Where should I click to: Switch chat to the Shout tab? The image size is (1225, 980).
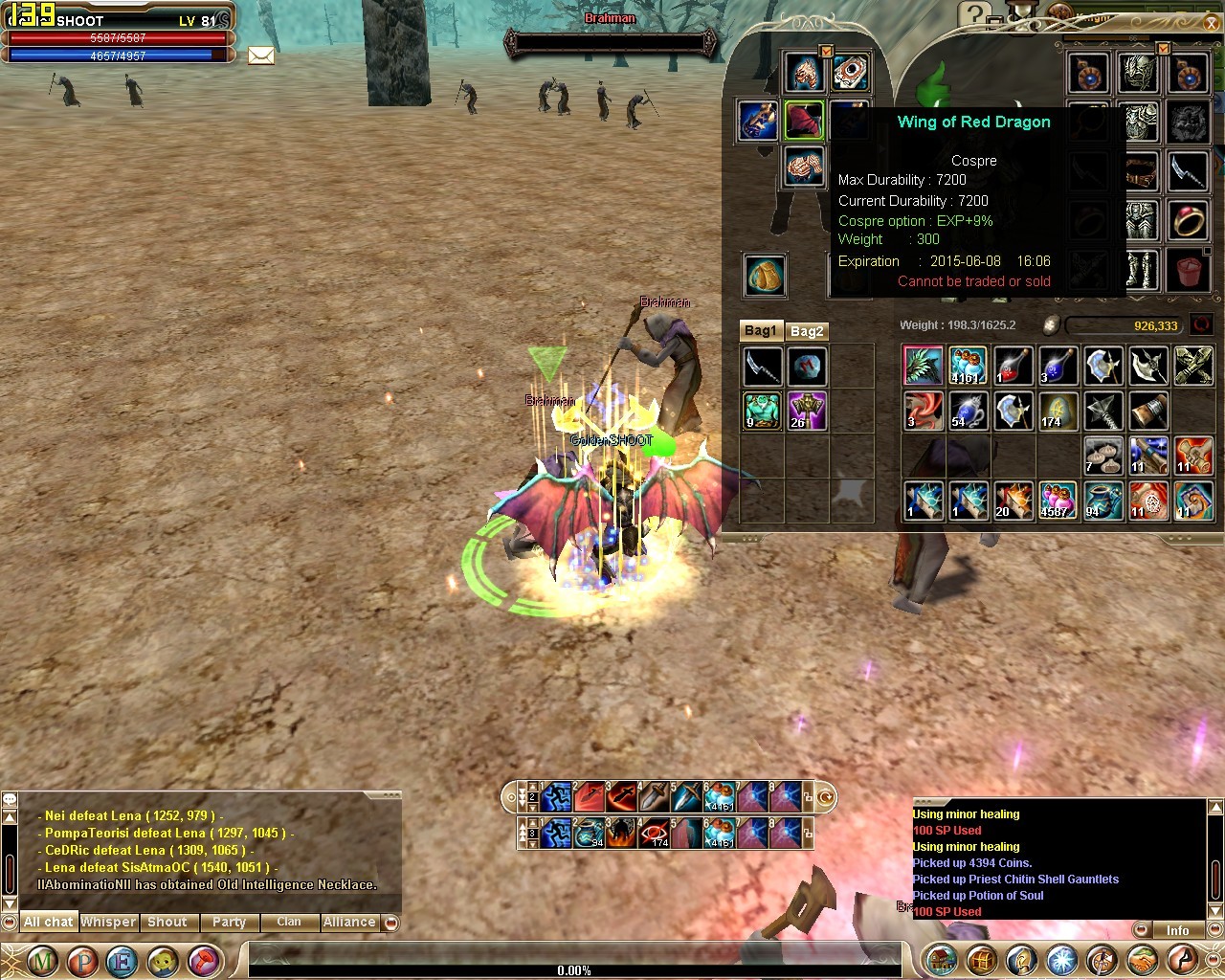click(167, 922)
